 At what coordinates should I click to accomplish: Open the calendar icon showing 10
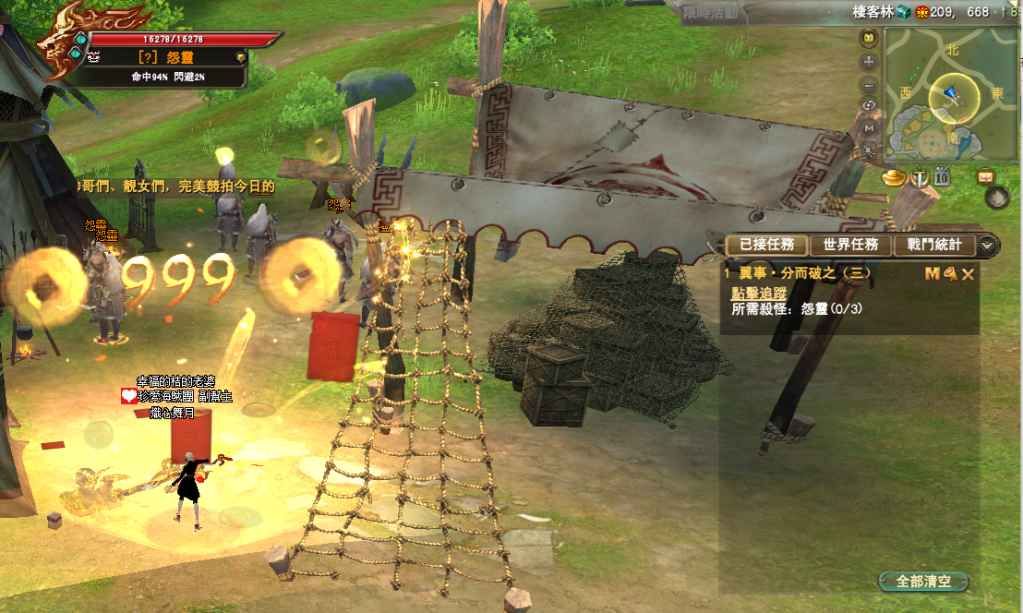[x=941, y=177]
